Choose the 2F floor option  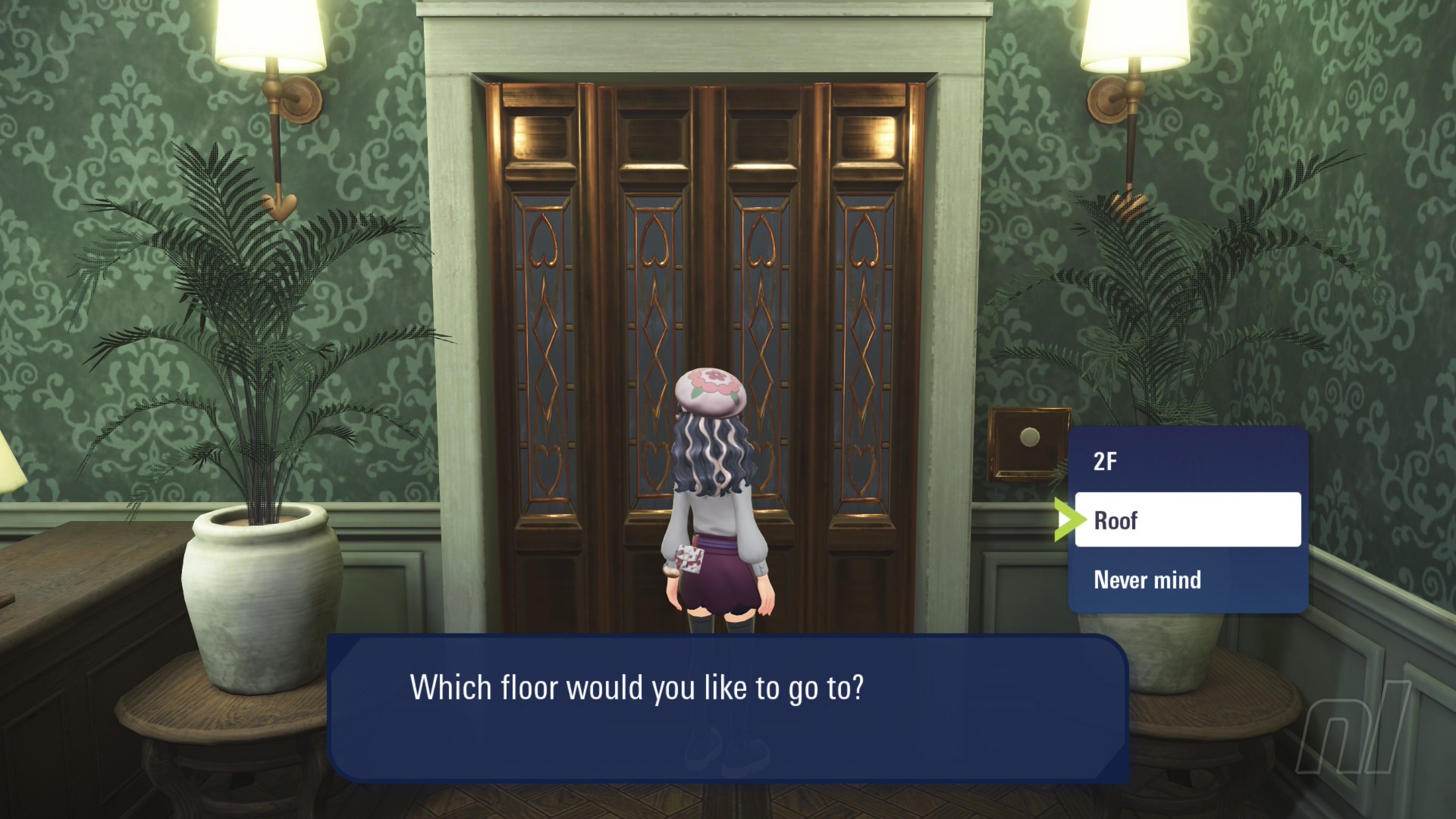click(1187, 461)
